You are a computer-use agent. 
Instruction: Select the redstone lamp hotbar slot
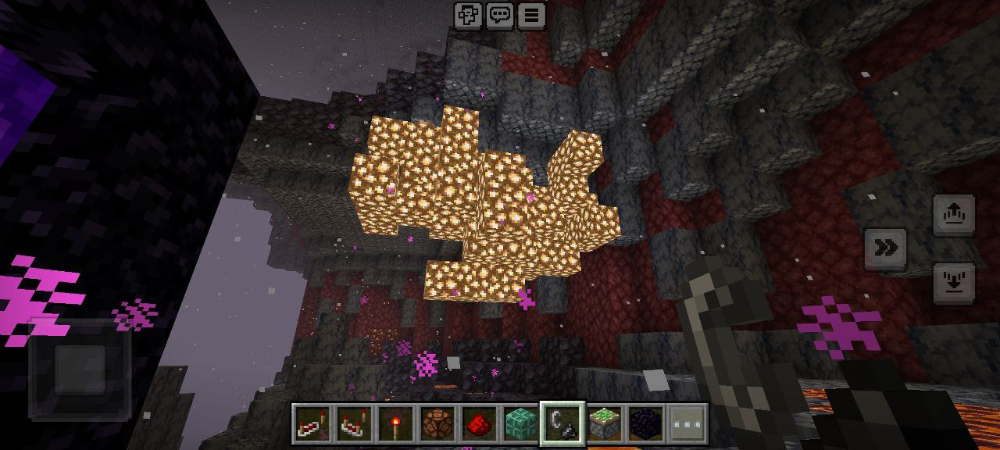point(436,423)
